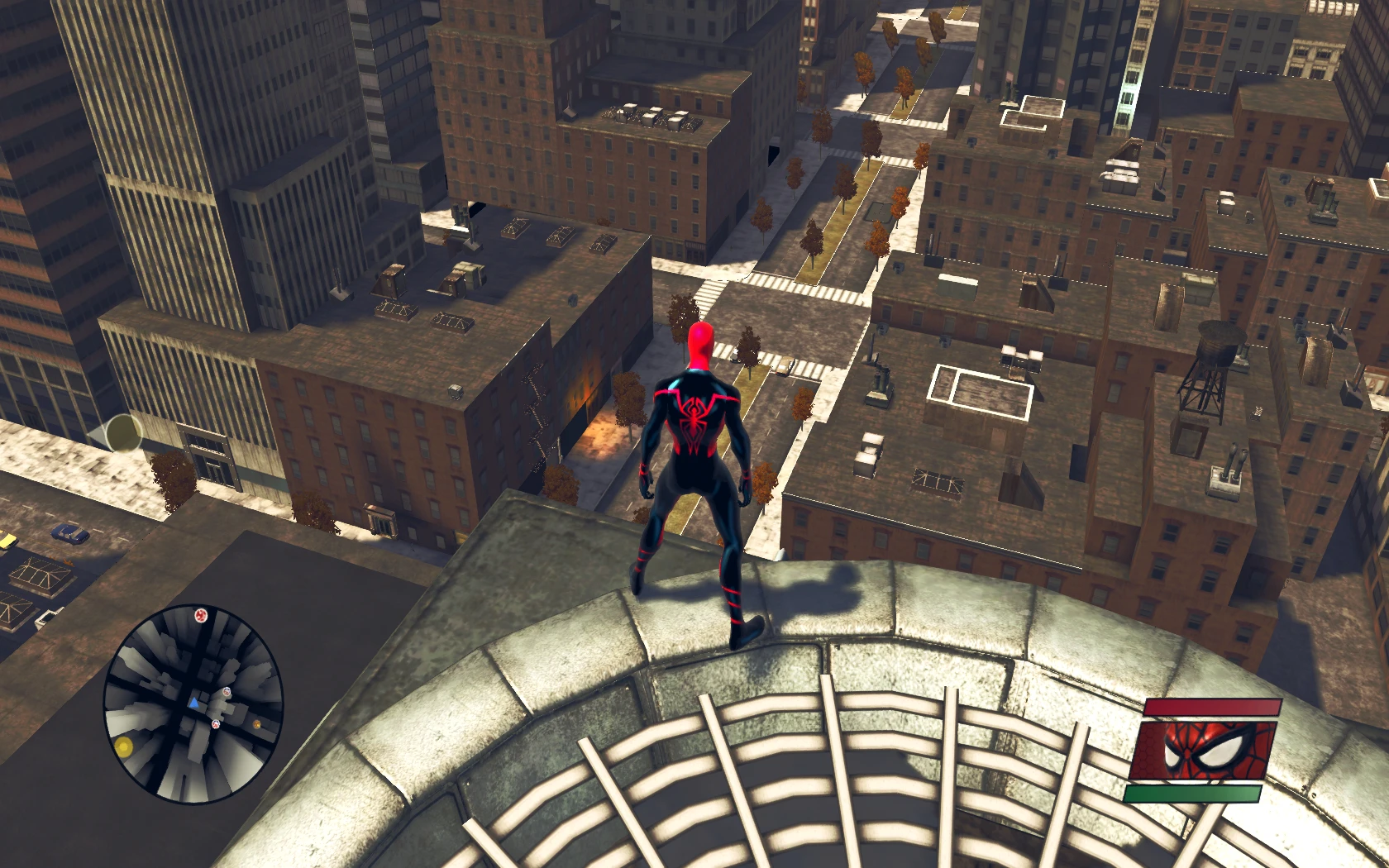Screen dimensions: 1389x868
Task: Click the orange marker at the minimap's right edge
Action: 256,724
